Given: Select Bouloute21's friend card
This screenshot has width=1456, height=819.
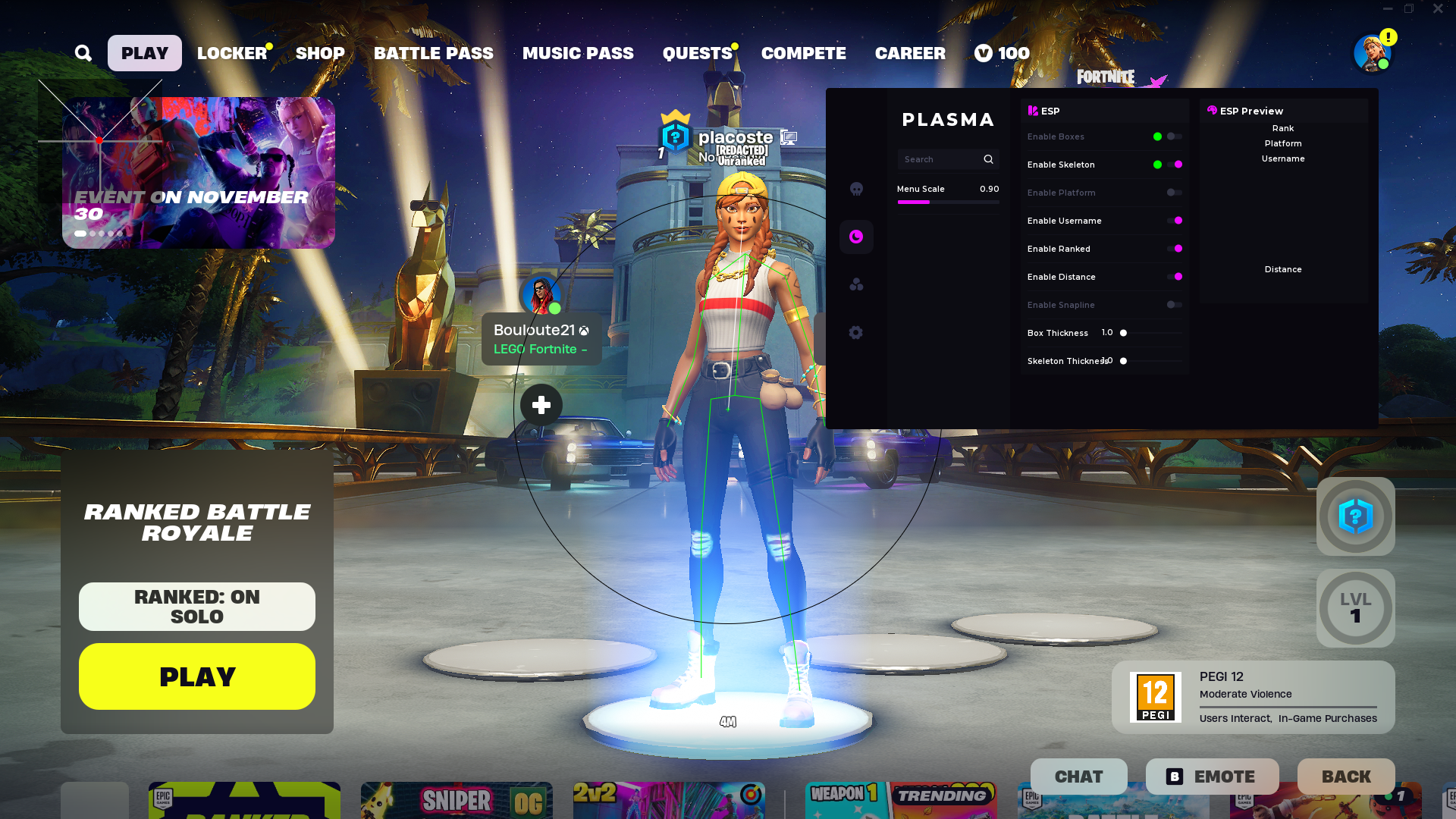Looking at the screenshot, I should [x=541, y=339].
